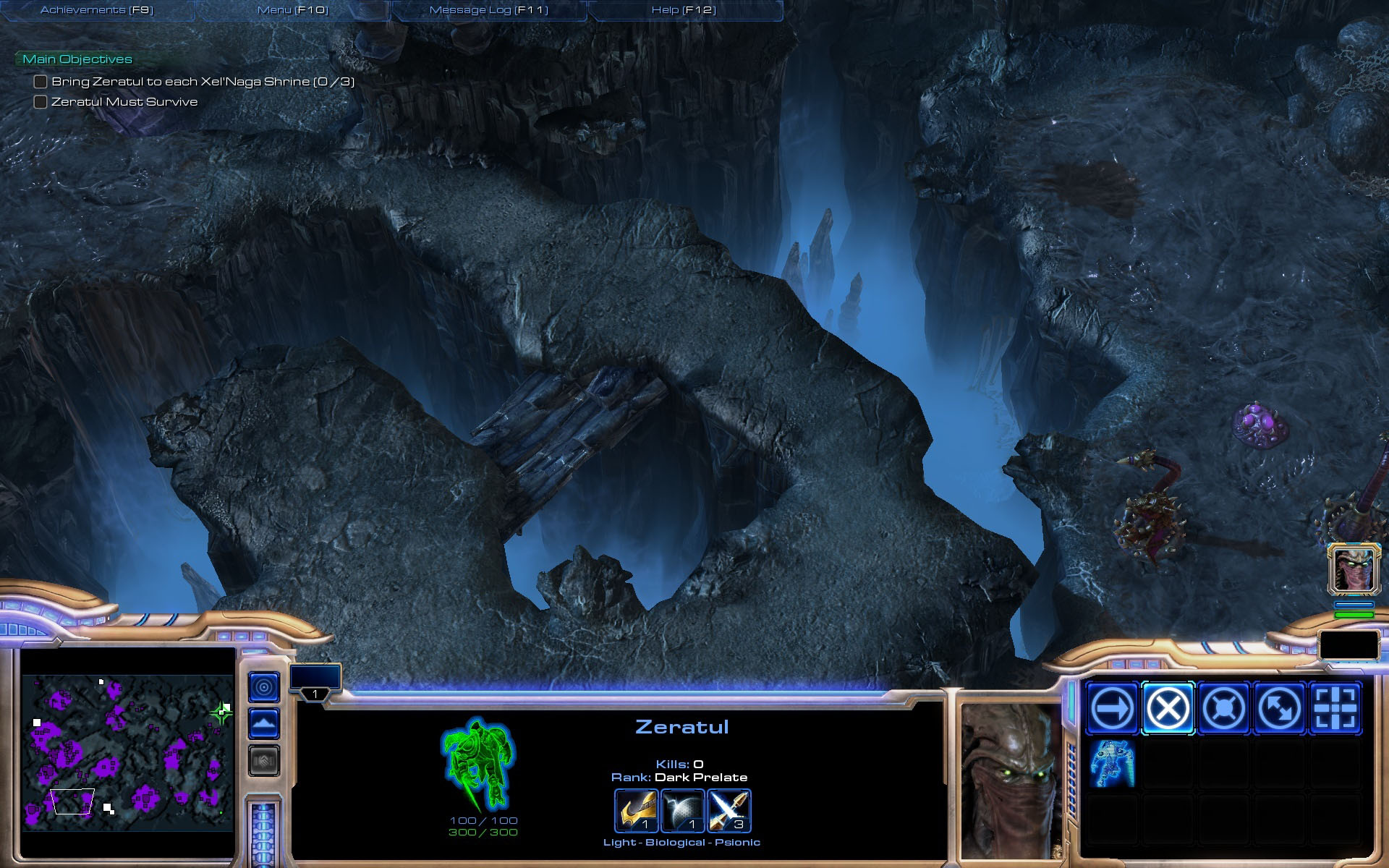This screenshot has width=1389, height=868.
Task: Click Zeratul's green wireframe
Action: coord(477,764)
